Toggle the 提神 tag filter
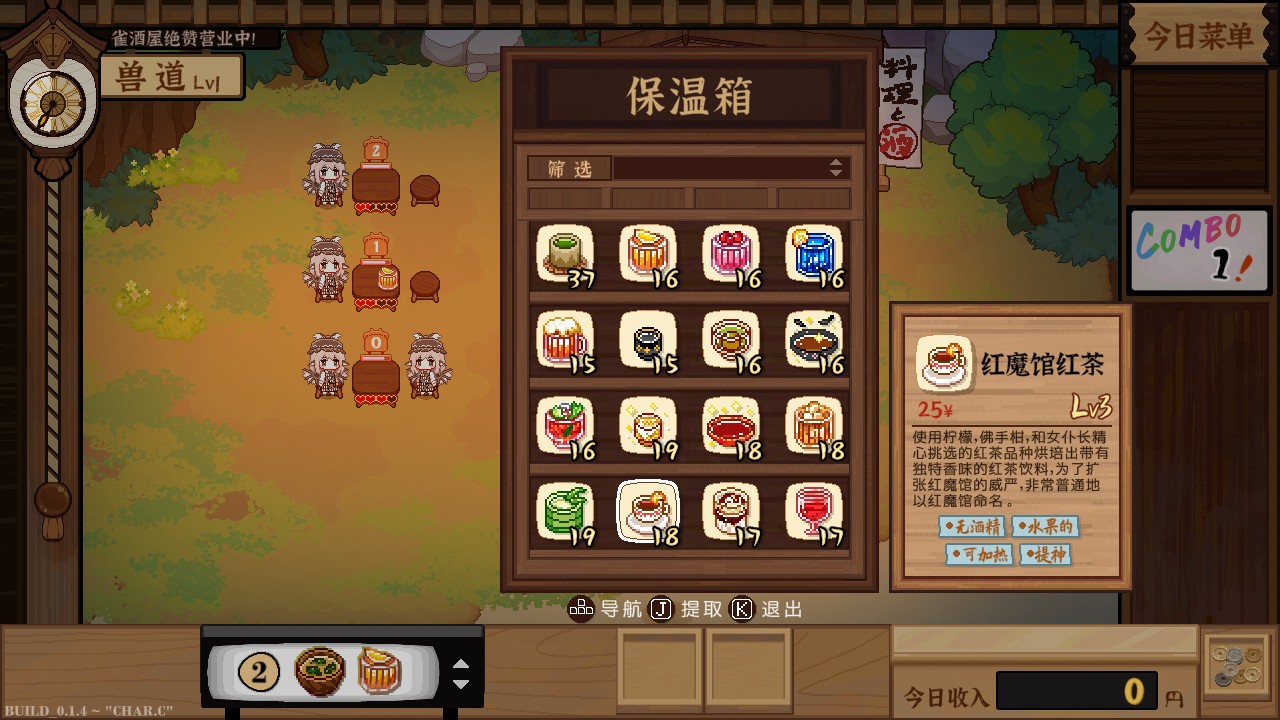 (1045, 555)
